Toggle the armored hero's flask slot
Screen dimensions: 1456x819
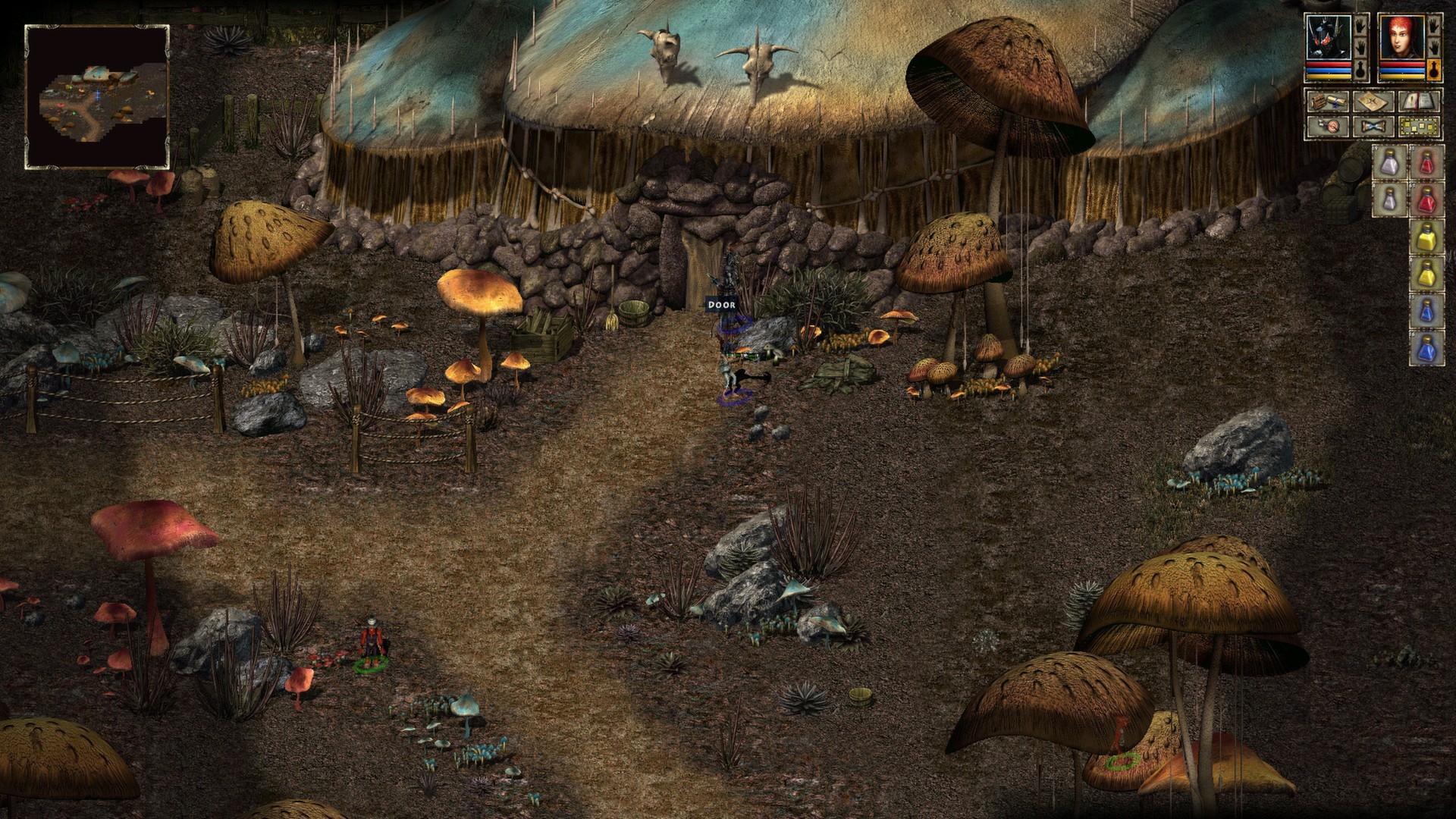(x=1361, y=68)
